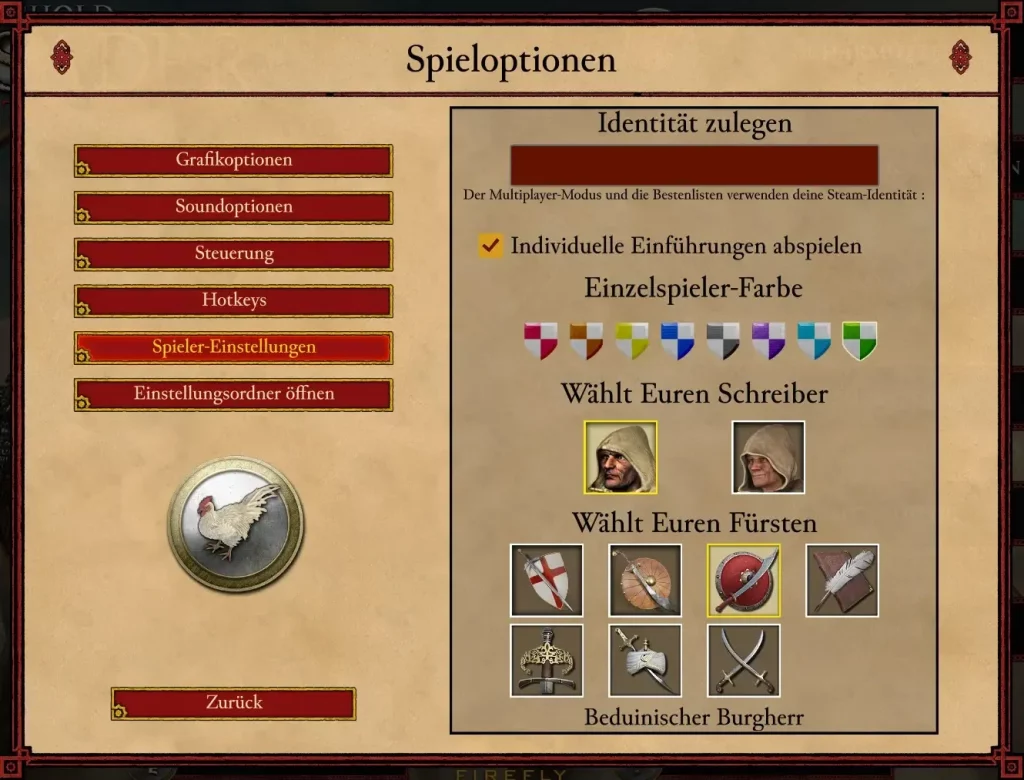Image resolution: width=1024 pixels, height=780 pixels.
Task: Select the pale old hooded scribe portrait
Action: 768,457
